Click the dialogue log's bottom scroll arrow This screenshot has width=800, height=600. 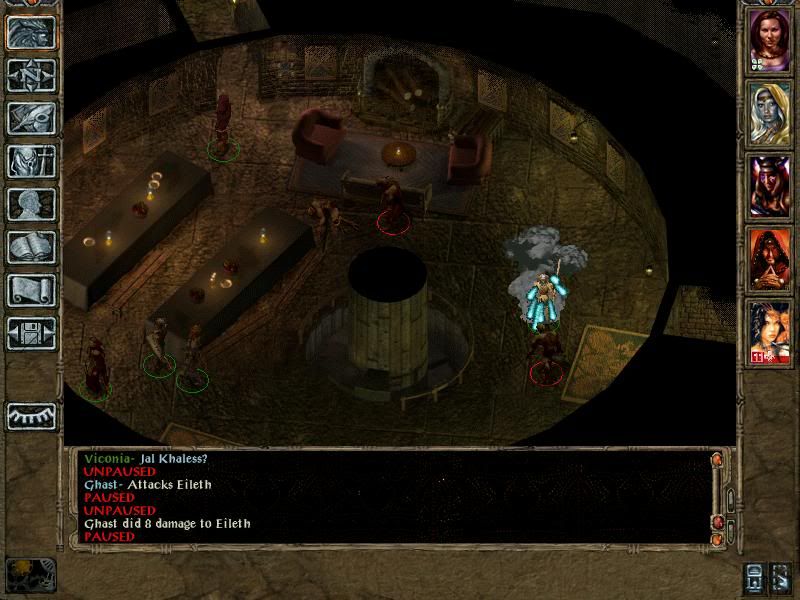(716, 536)
